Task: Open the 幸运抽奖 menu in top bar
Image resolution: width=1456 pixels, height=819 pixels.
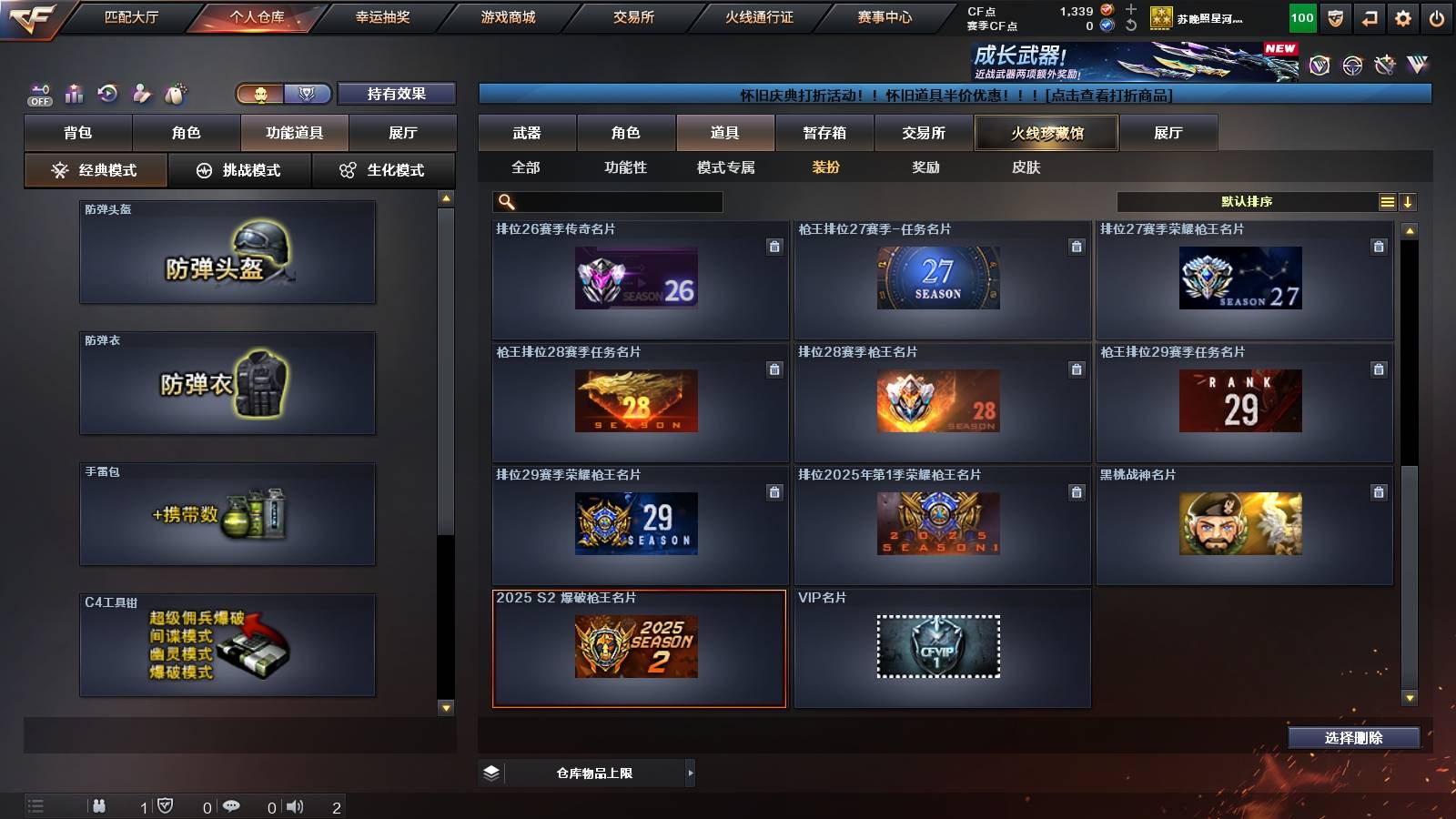Action: [x=384, y=15]
